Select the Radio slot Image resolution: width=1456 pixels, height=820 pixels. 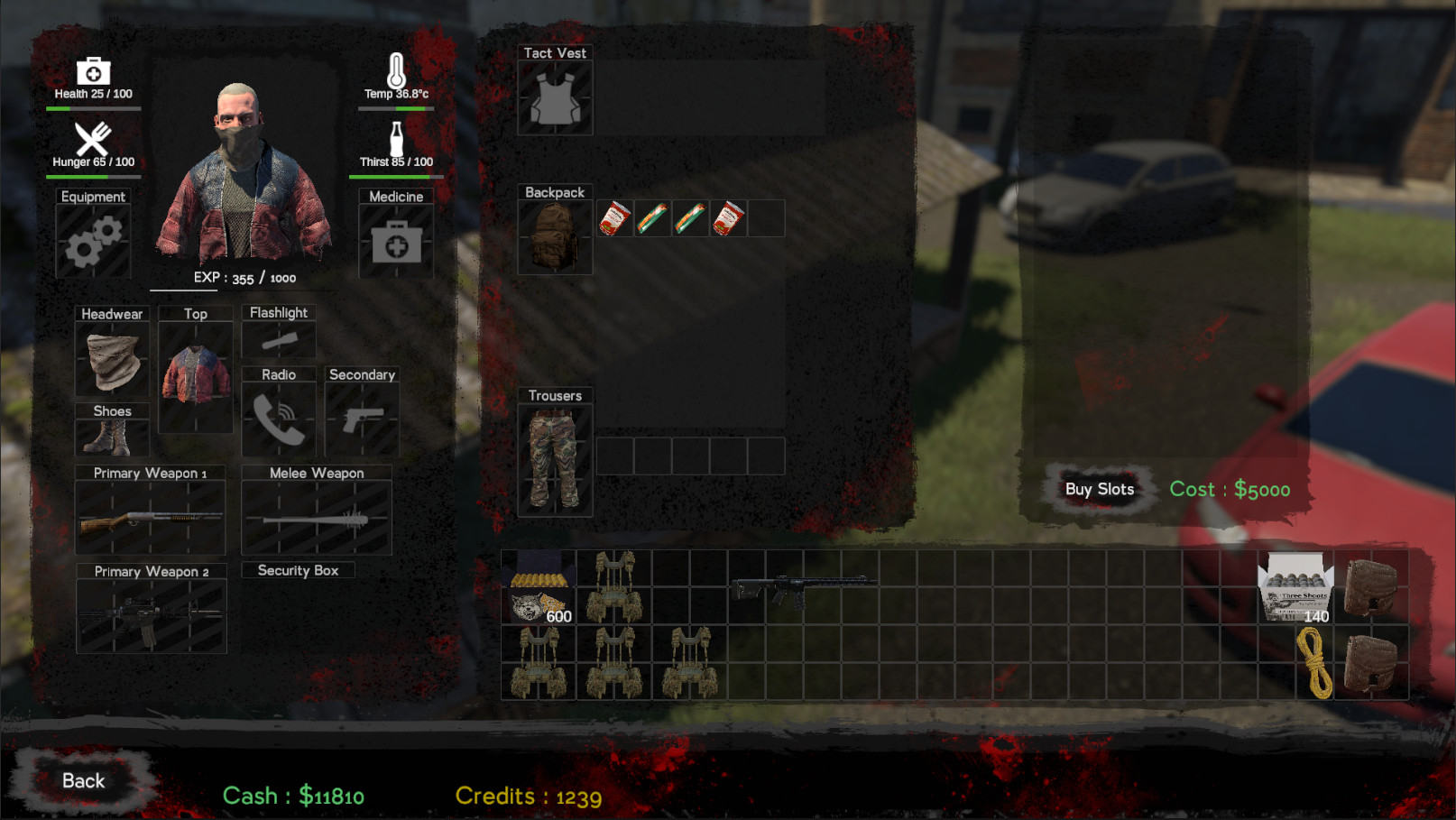279,420
